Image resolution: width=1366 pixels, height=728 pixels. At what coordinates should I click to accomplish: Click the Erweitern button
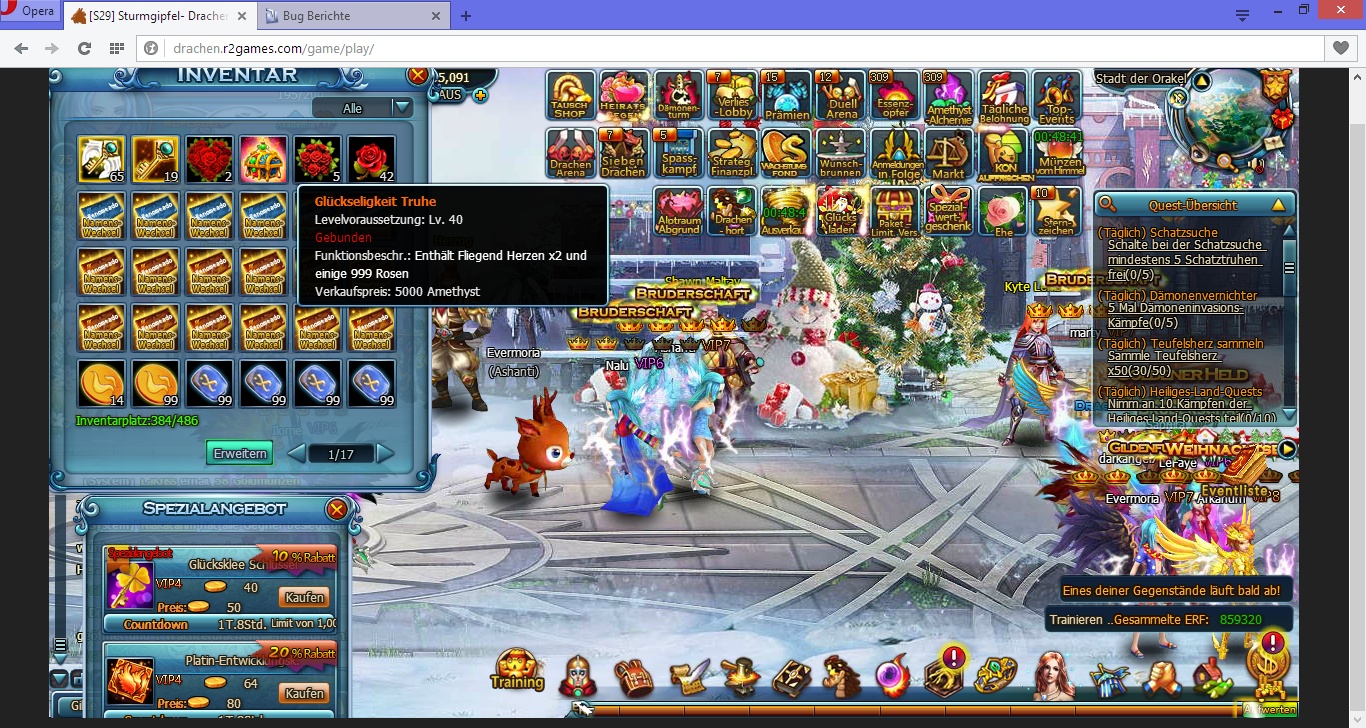coord(240,453)
